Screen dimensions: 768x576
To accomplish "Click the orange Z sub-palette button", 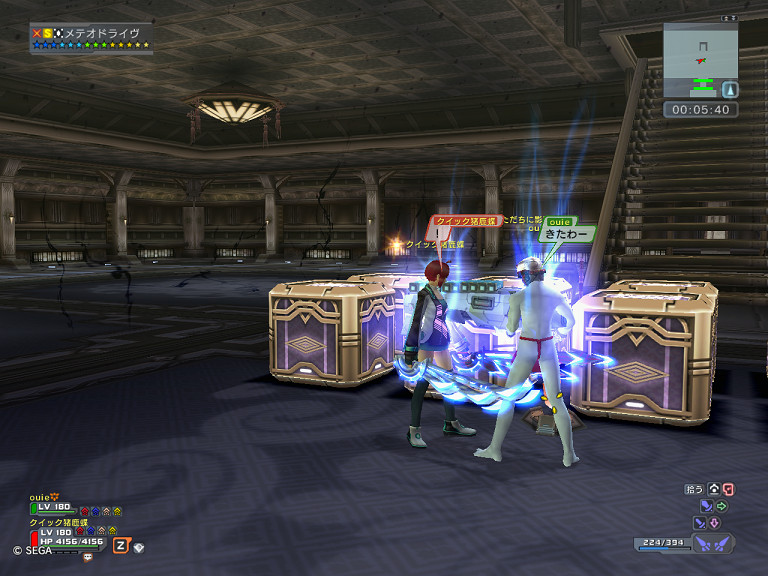I will click(121, 545).
